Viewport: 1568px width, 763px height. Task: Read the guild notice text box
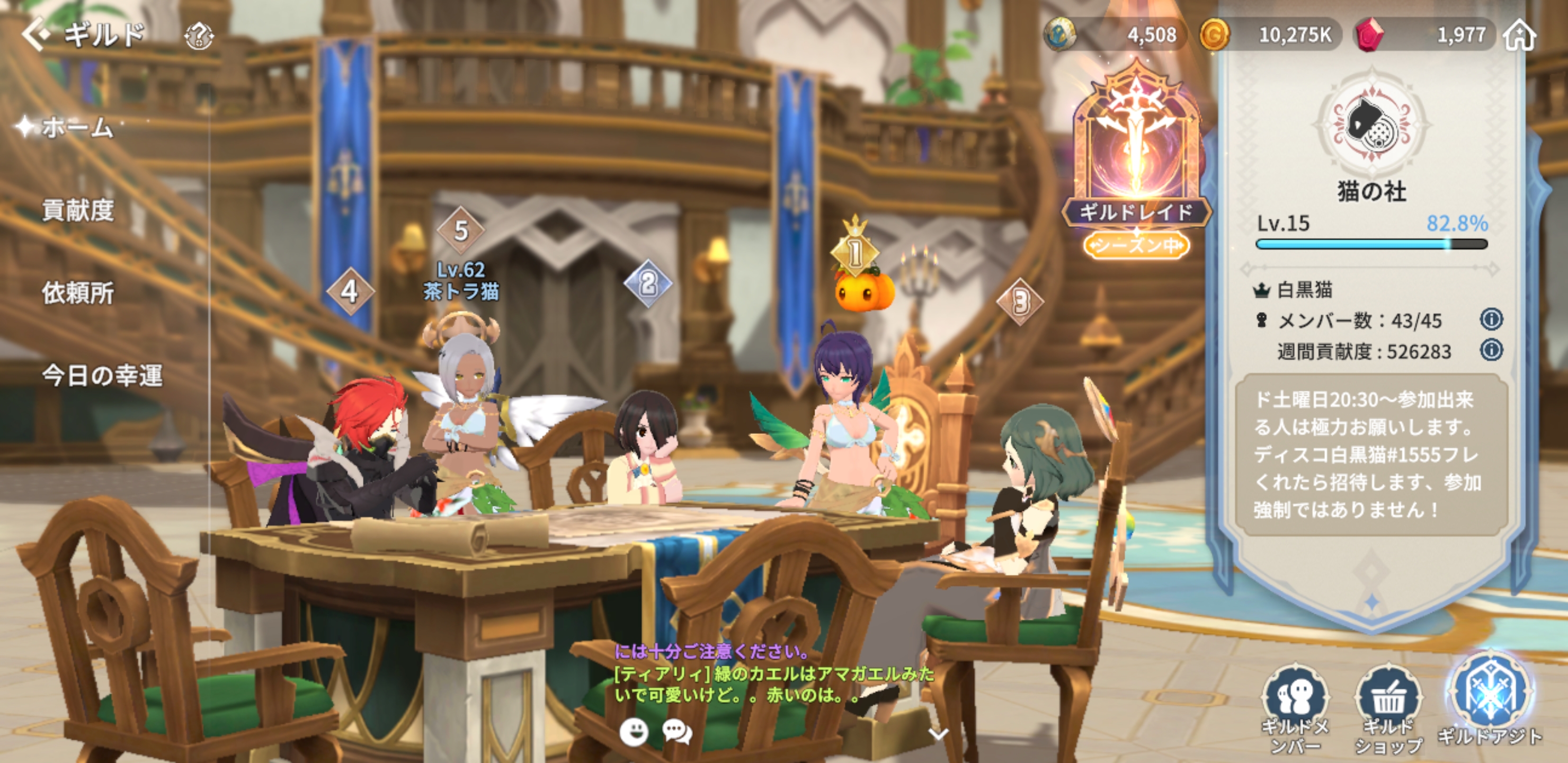(x=1369, y=454)
